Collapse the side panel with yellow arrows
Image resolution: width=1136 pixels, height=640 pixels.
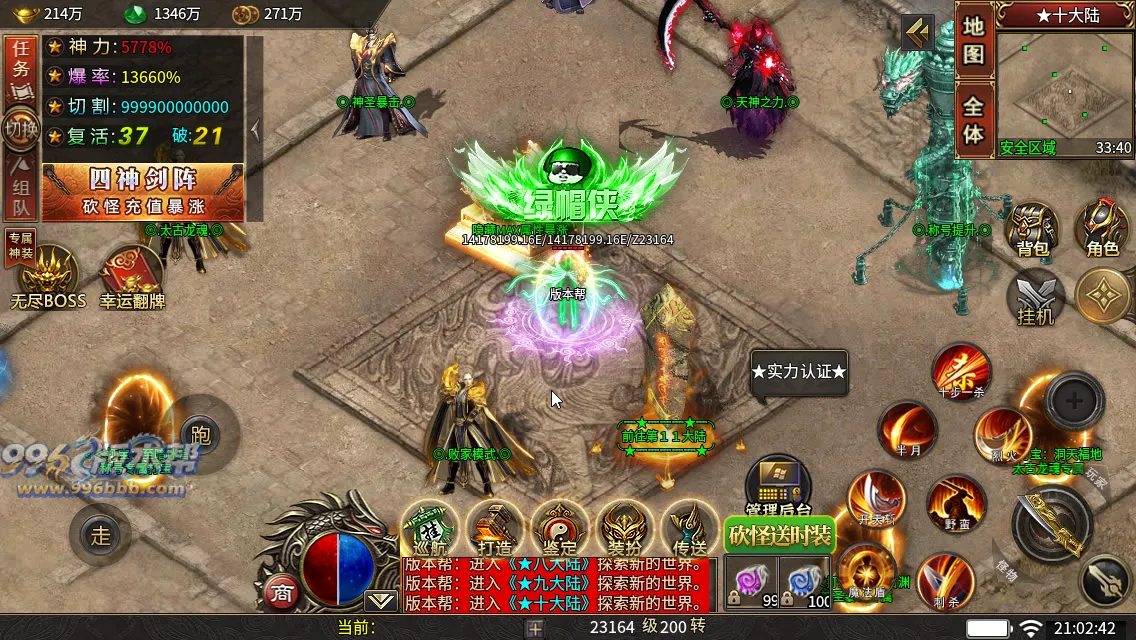coord(917,33)
